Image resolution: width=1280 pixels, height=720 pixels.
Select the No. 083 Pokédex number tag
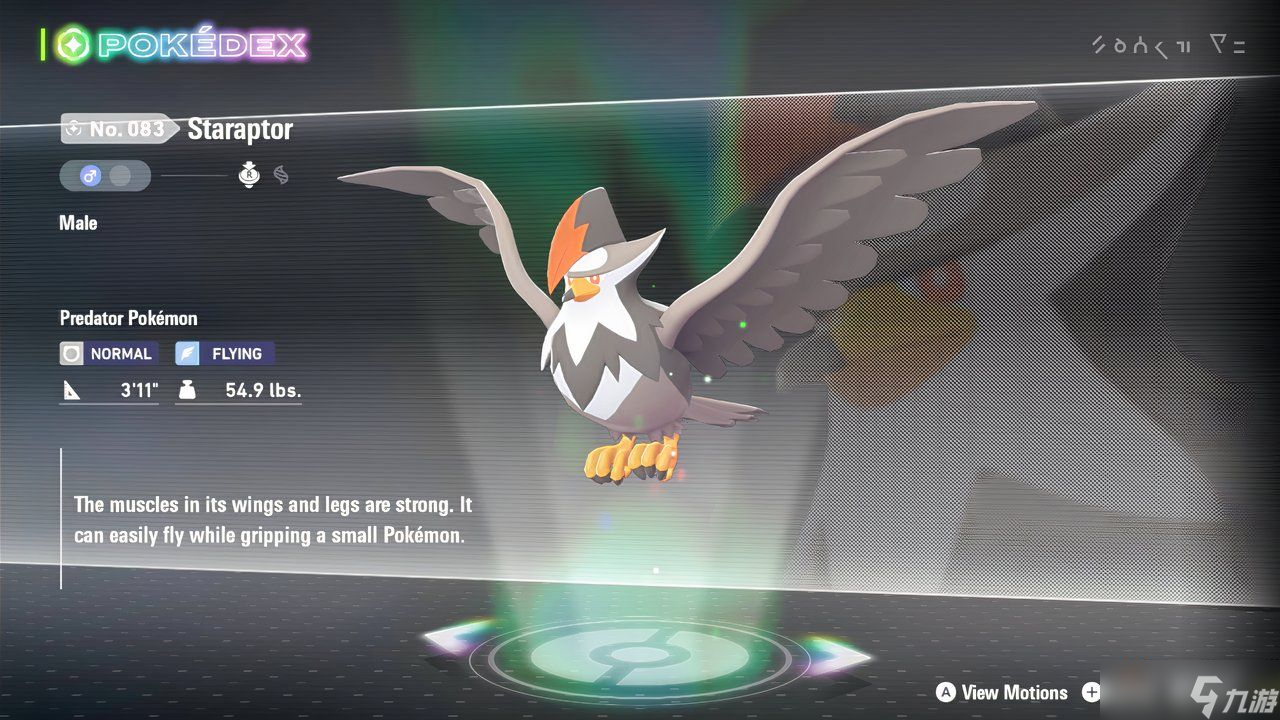[115, 129]
